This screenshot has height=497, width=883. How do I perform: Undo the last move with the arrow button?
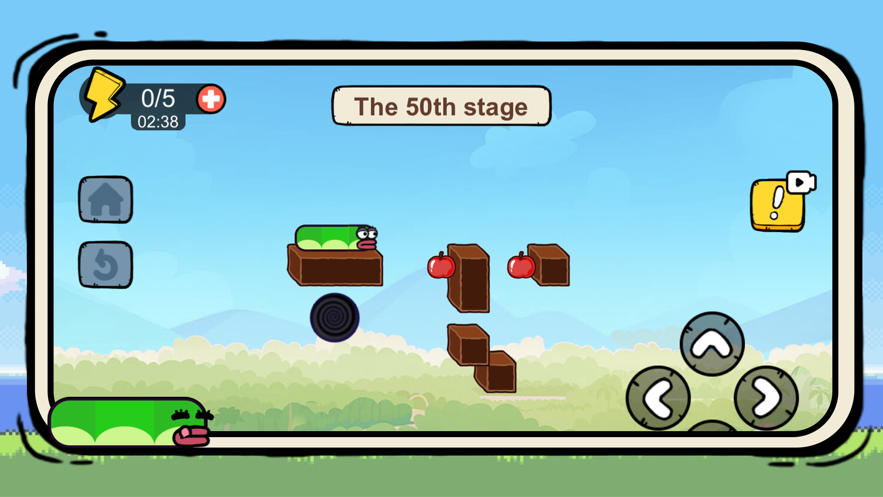(105, 265)
